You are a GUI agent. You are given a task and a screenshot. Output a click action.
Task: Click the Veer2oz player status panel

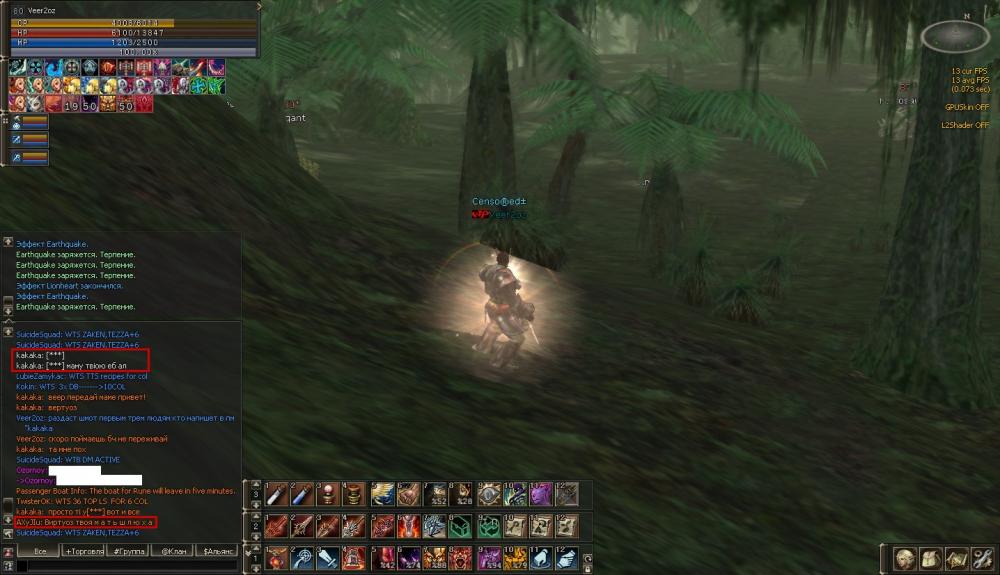[x=130, y=30]
